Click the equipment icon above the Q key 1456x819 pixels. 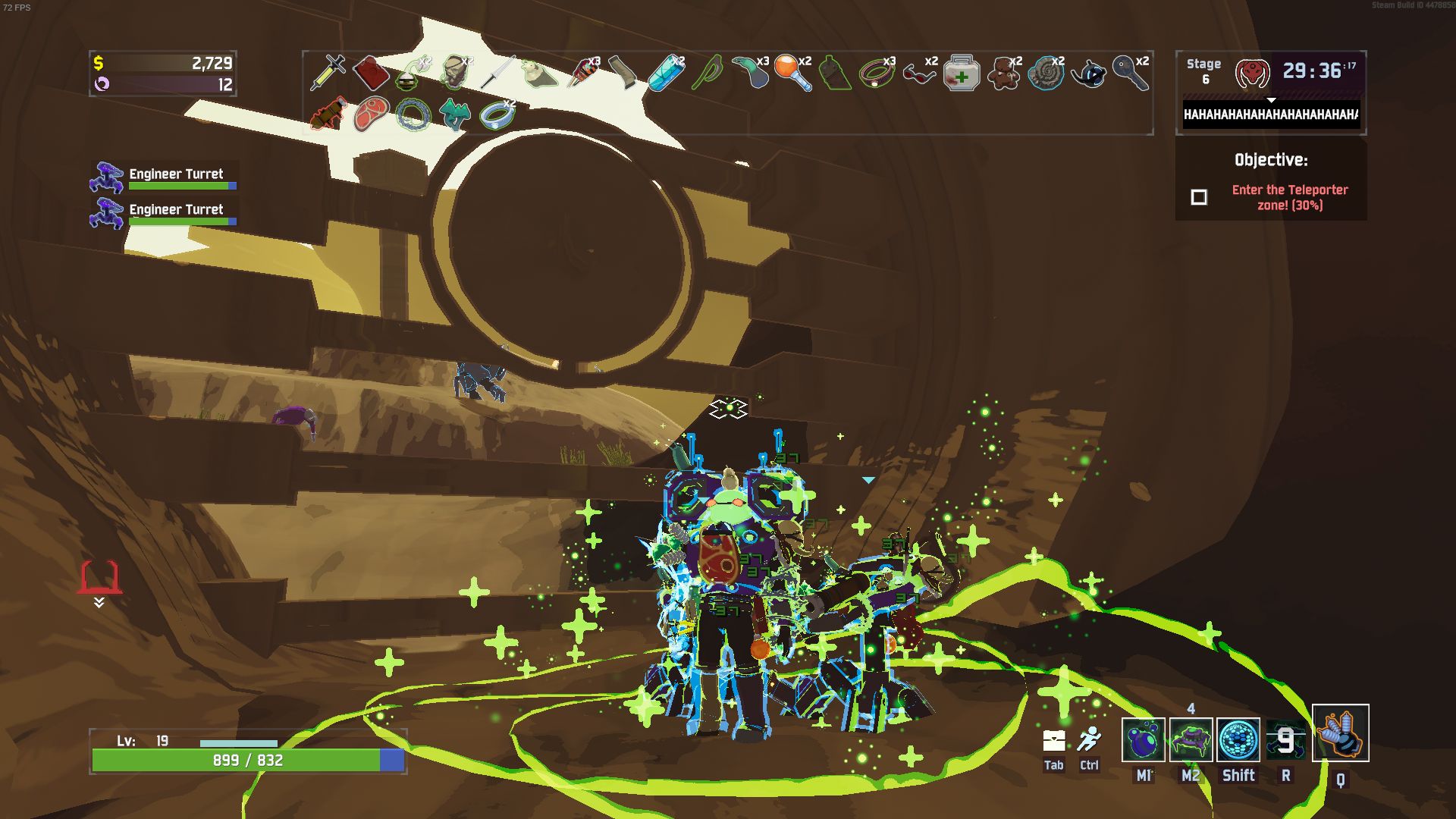[x=1341, y=733]
